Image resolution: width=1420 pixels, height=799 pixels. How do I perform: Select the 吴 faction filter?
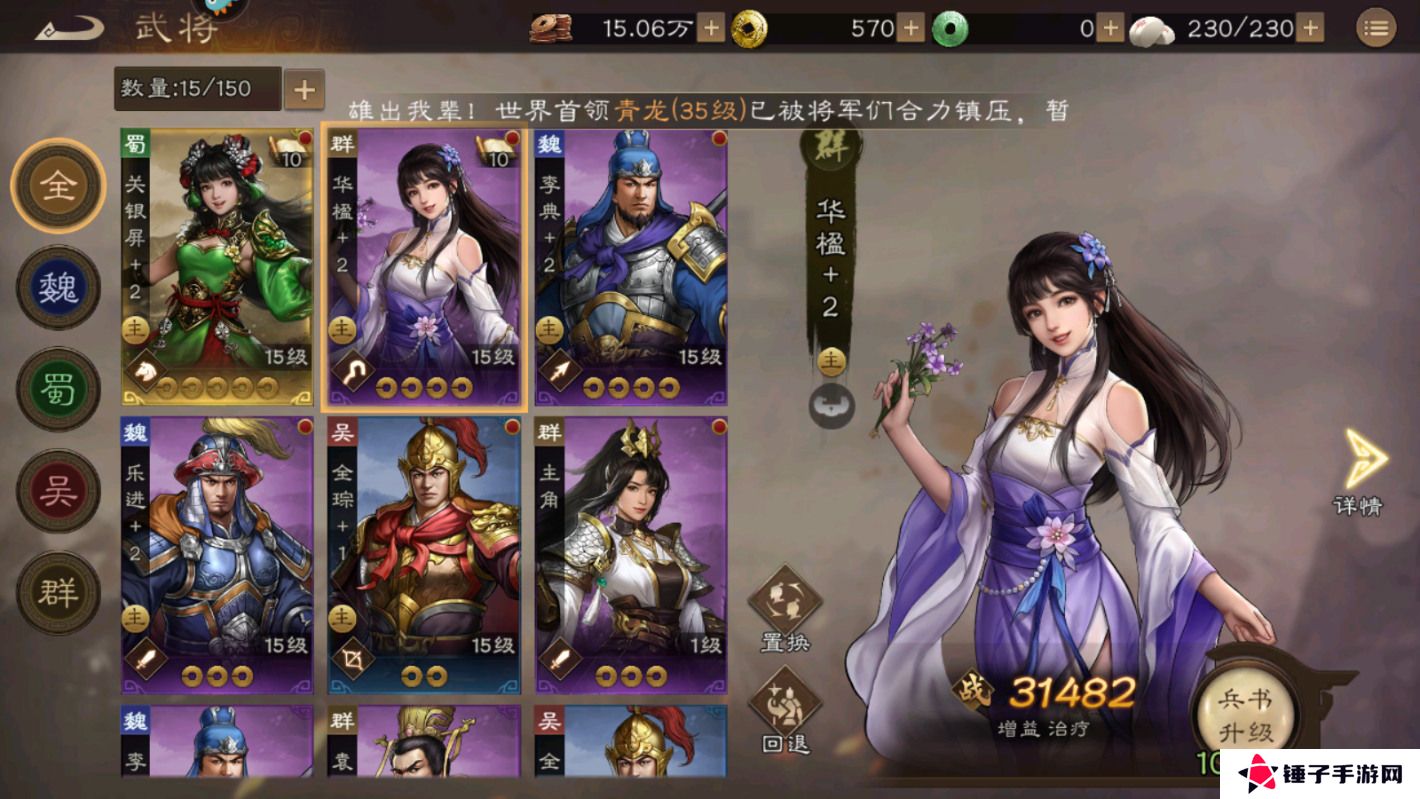point(58,489)
